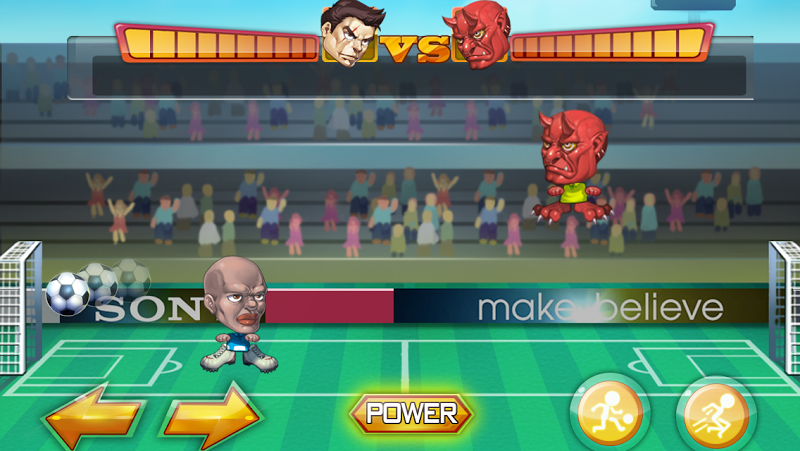Tap the right arrow move button
This screenshot has width=800, height=451.
click(x=210, y=414)
